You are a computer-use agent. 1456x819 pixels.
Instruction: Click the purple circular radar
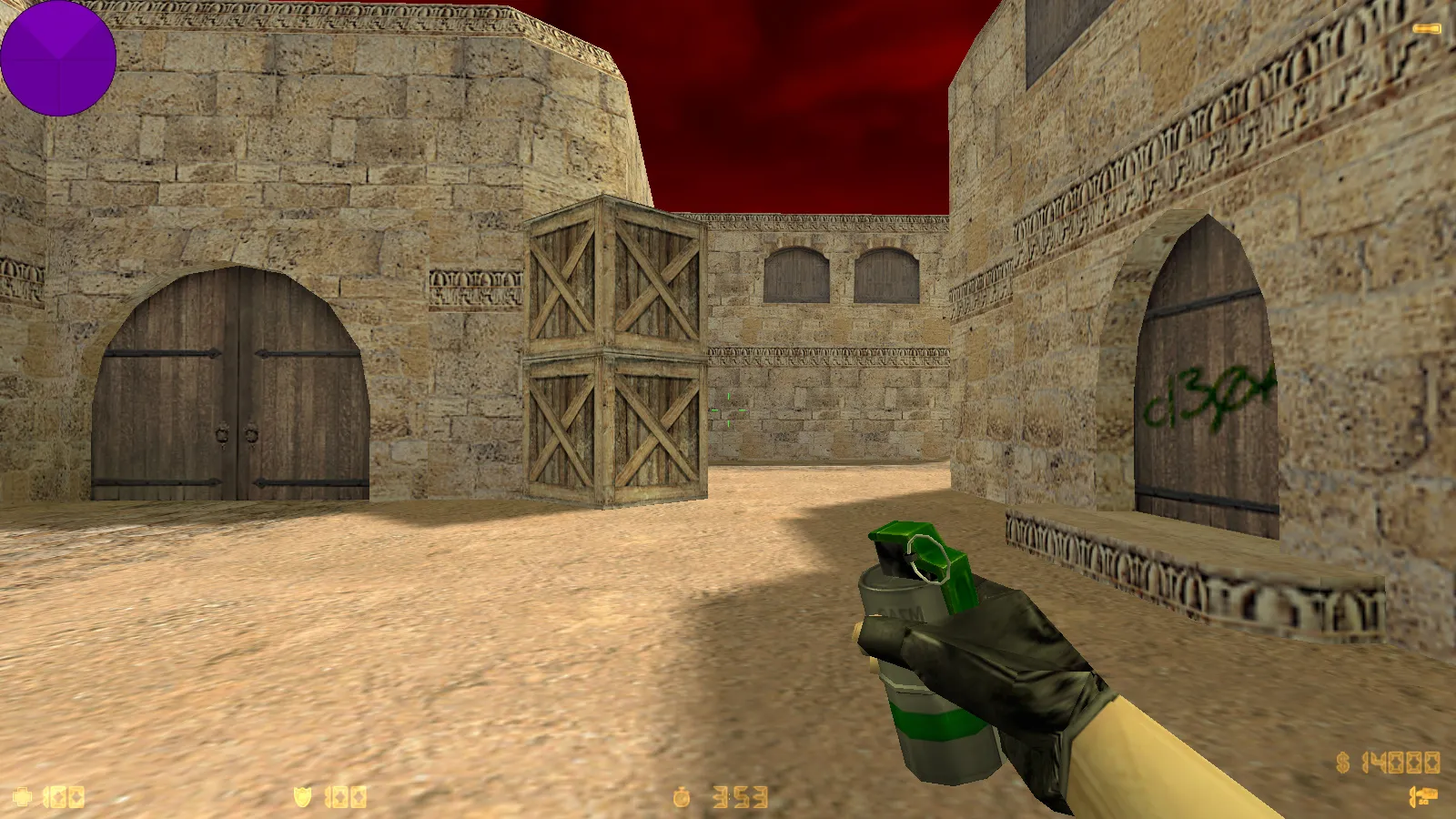pyautogui.click(x=57, y=57)
